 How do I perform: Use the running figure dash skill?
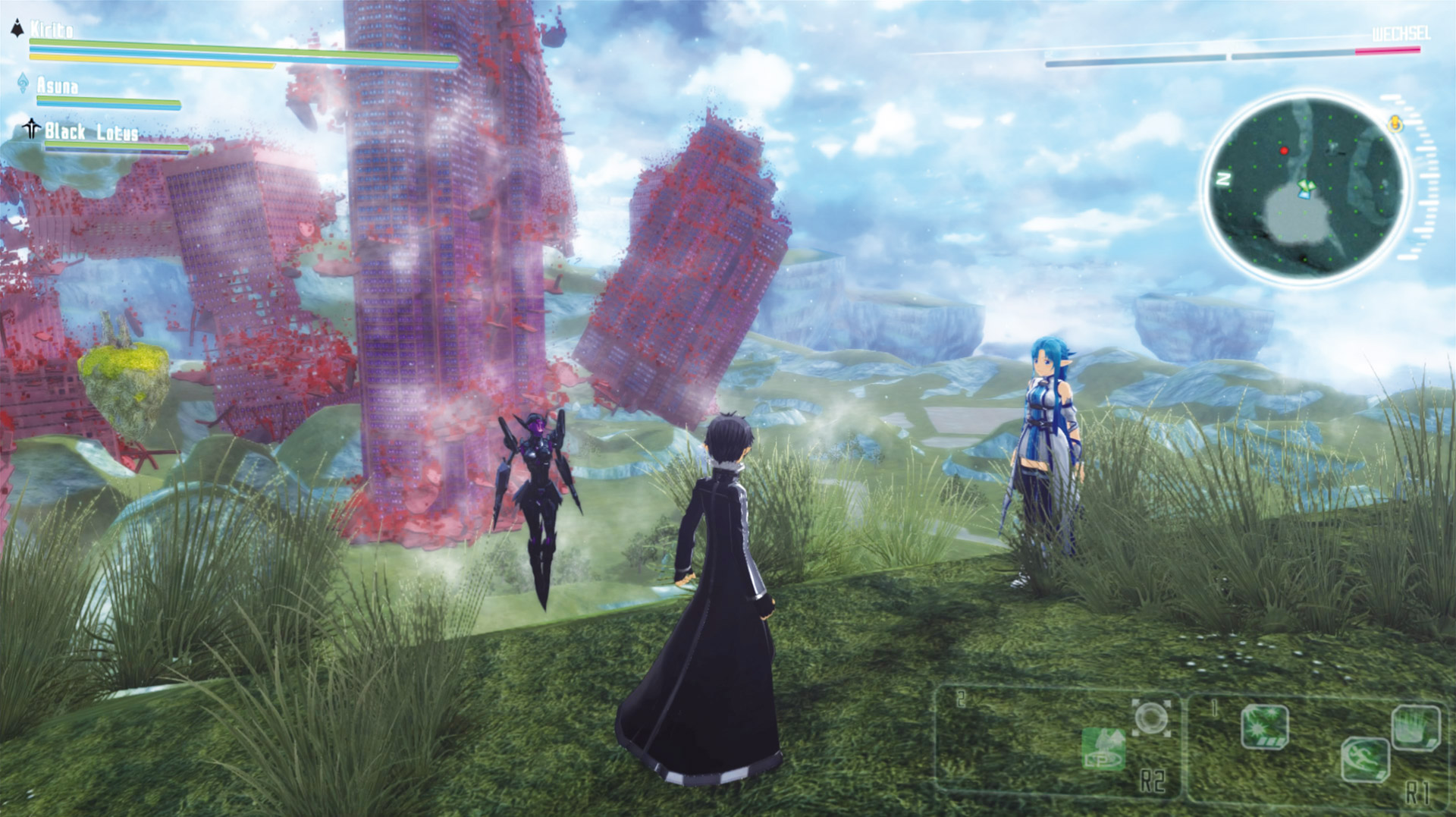1365,759
